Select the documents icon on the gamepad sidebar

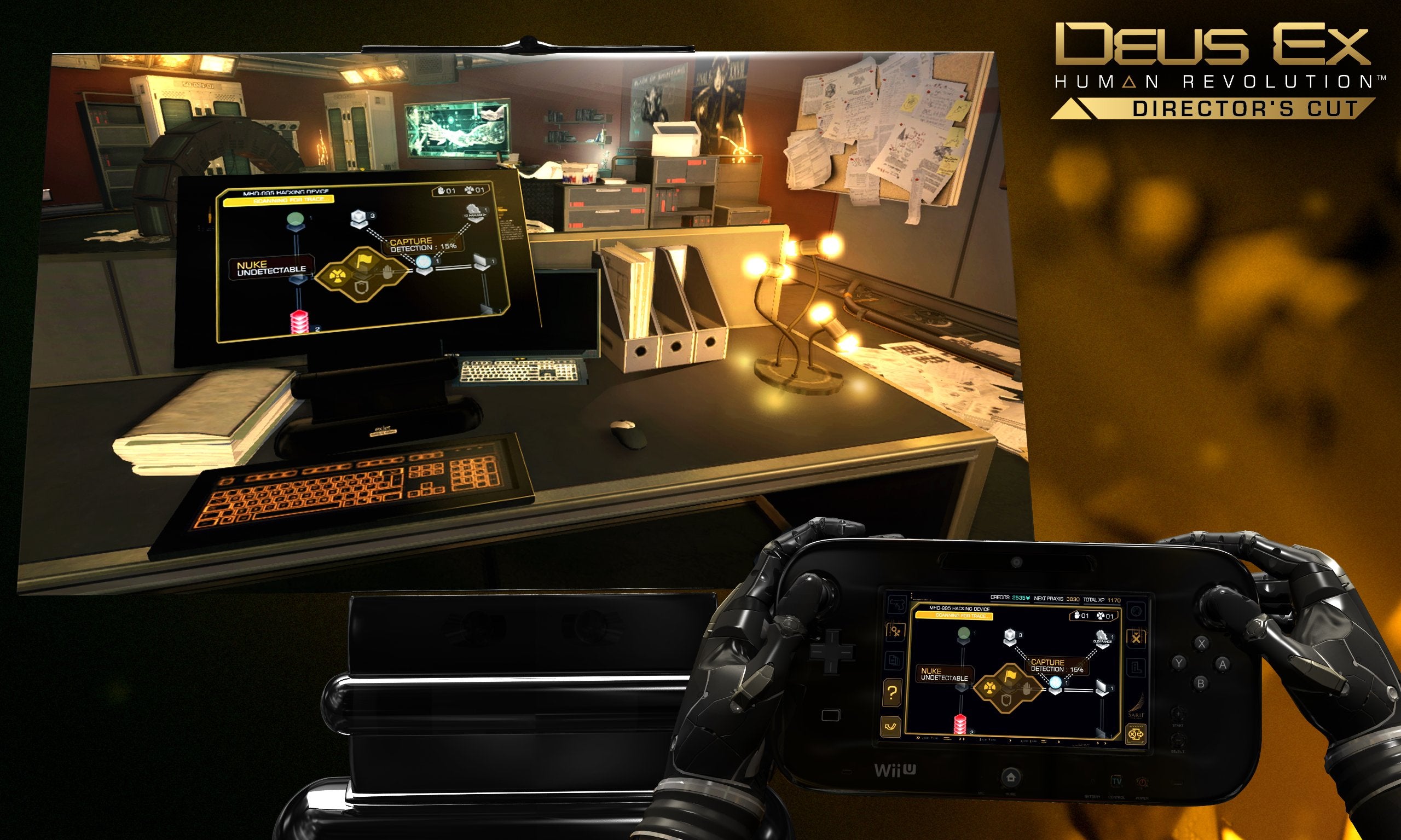[894, 659]
